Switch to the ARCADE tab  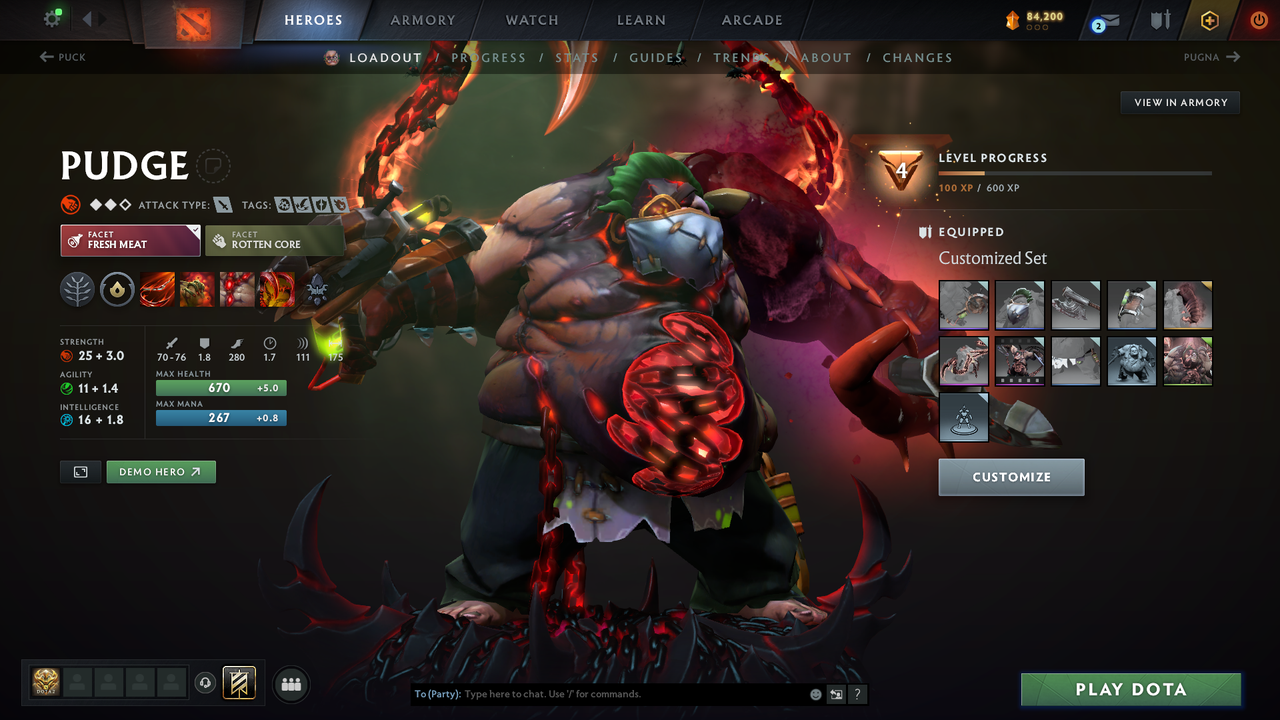point(751,19)
